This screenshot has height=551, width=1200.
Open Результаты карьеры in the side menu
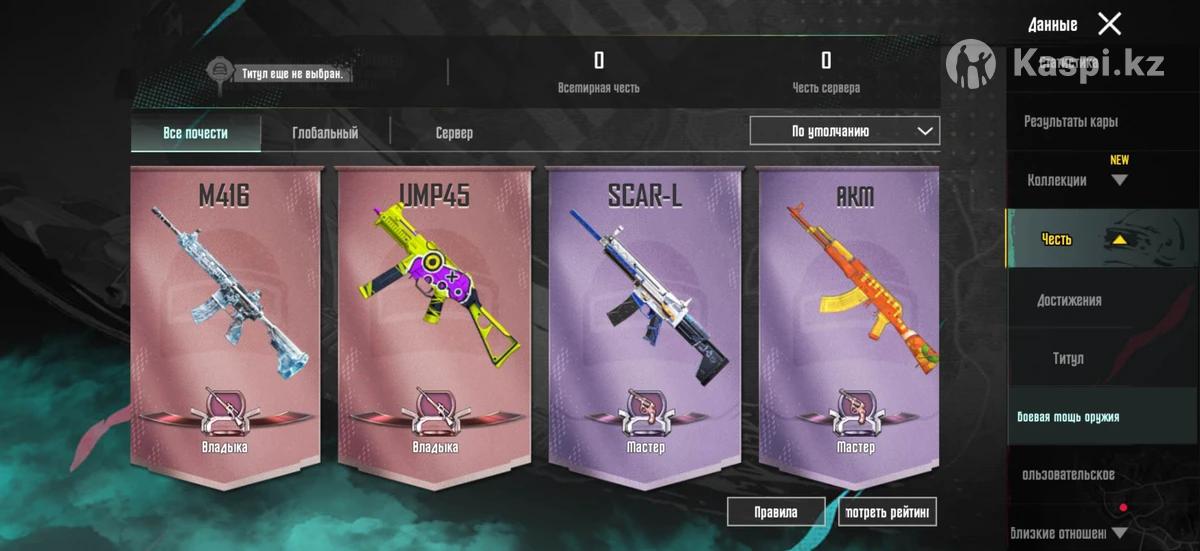(1070, 121)
